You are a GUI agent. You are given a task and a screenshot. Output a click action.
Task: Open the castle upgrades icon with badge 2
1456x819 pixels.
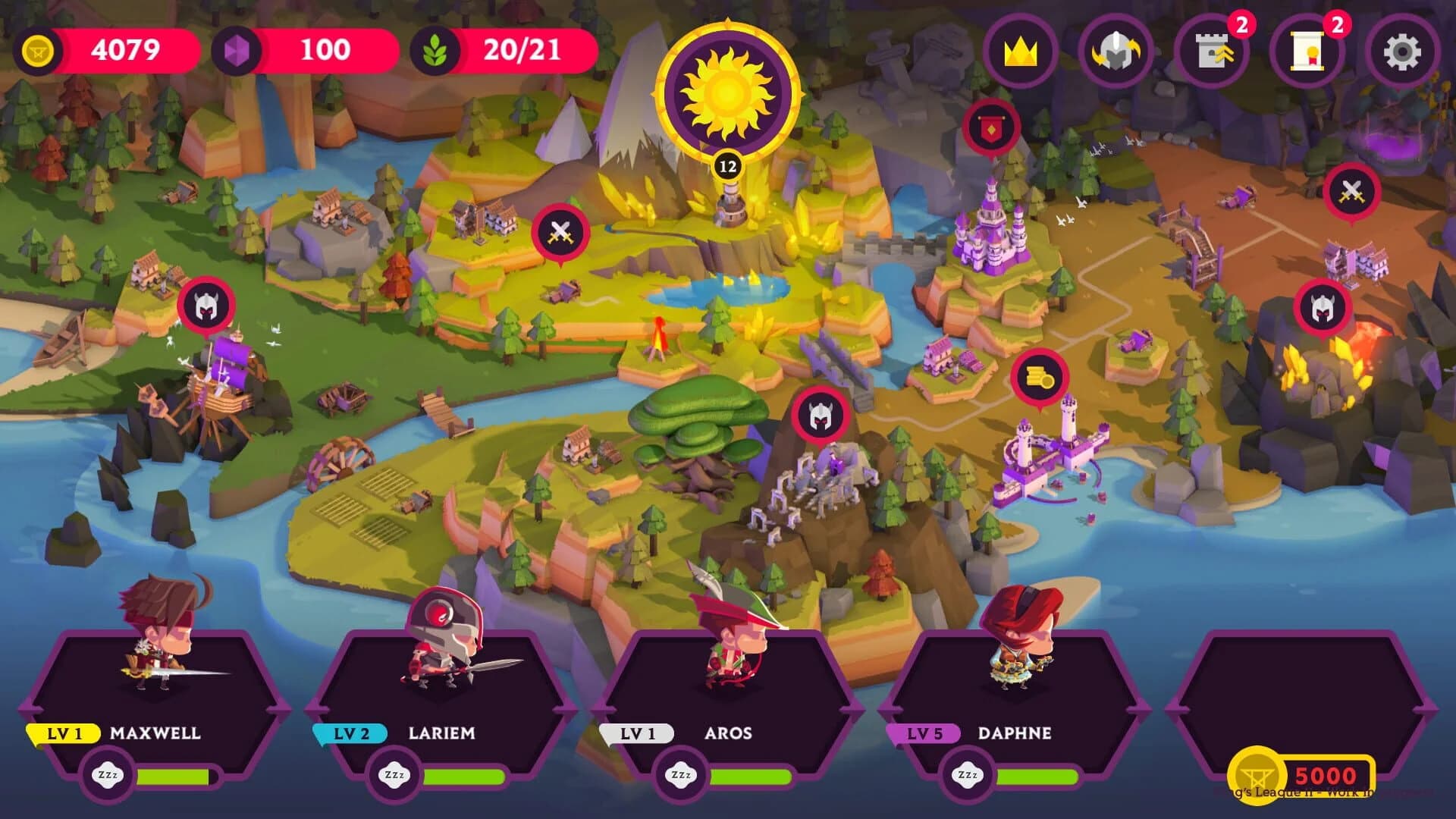[1210, 52]
